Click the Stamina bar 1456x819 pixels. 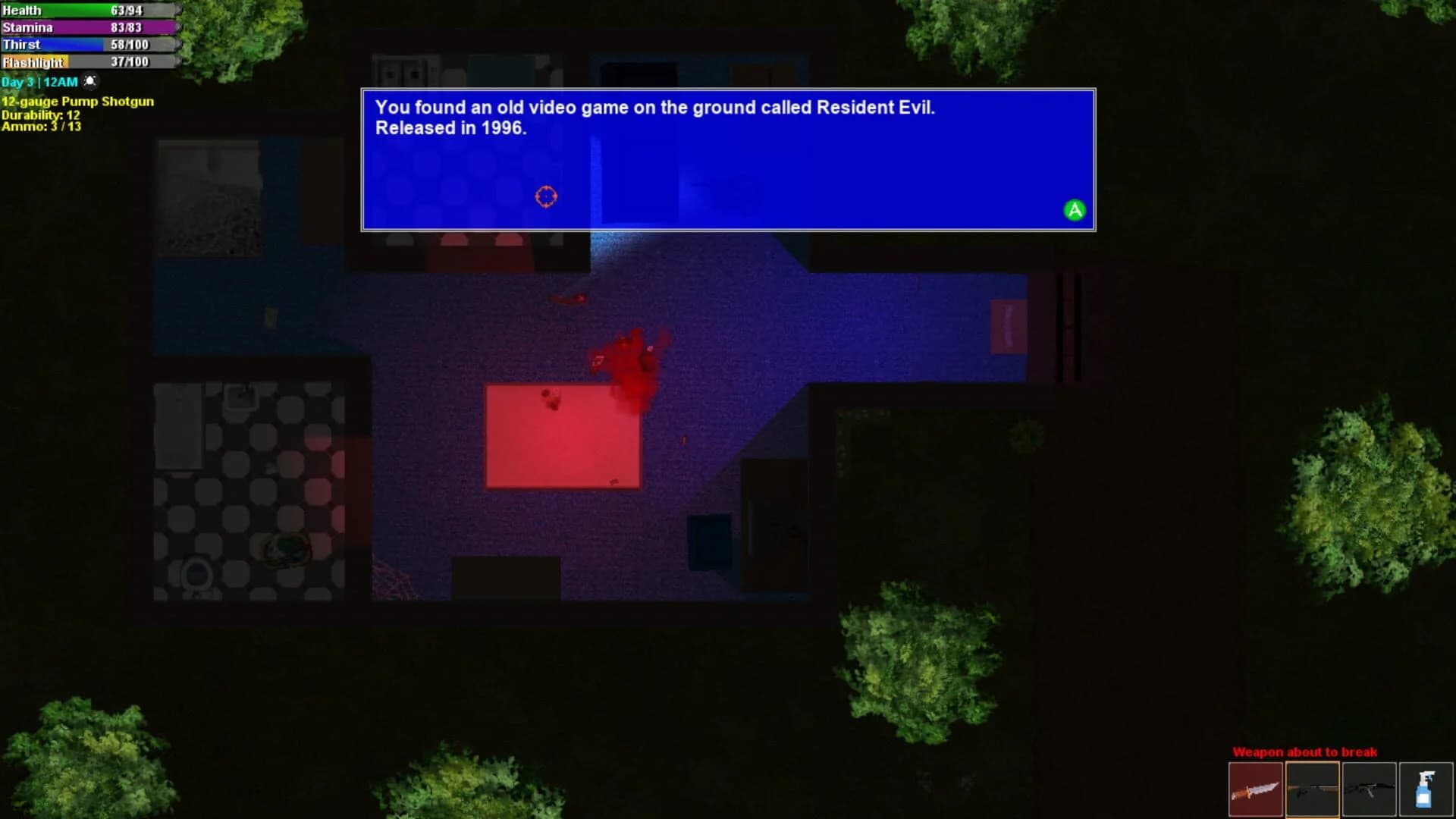point(87,27)
